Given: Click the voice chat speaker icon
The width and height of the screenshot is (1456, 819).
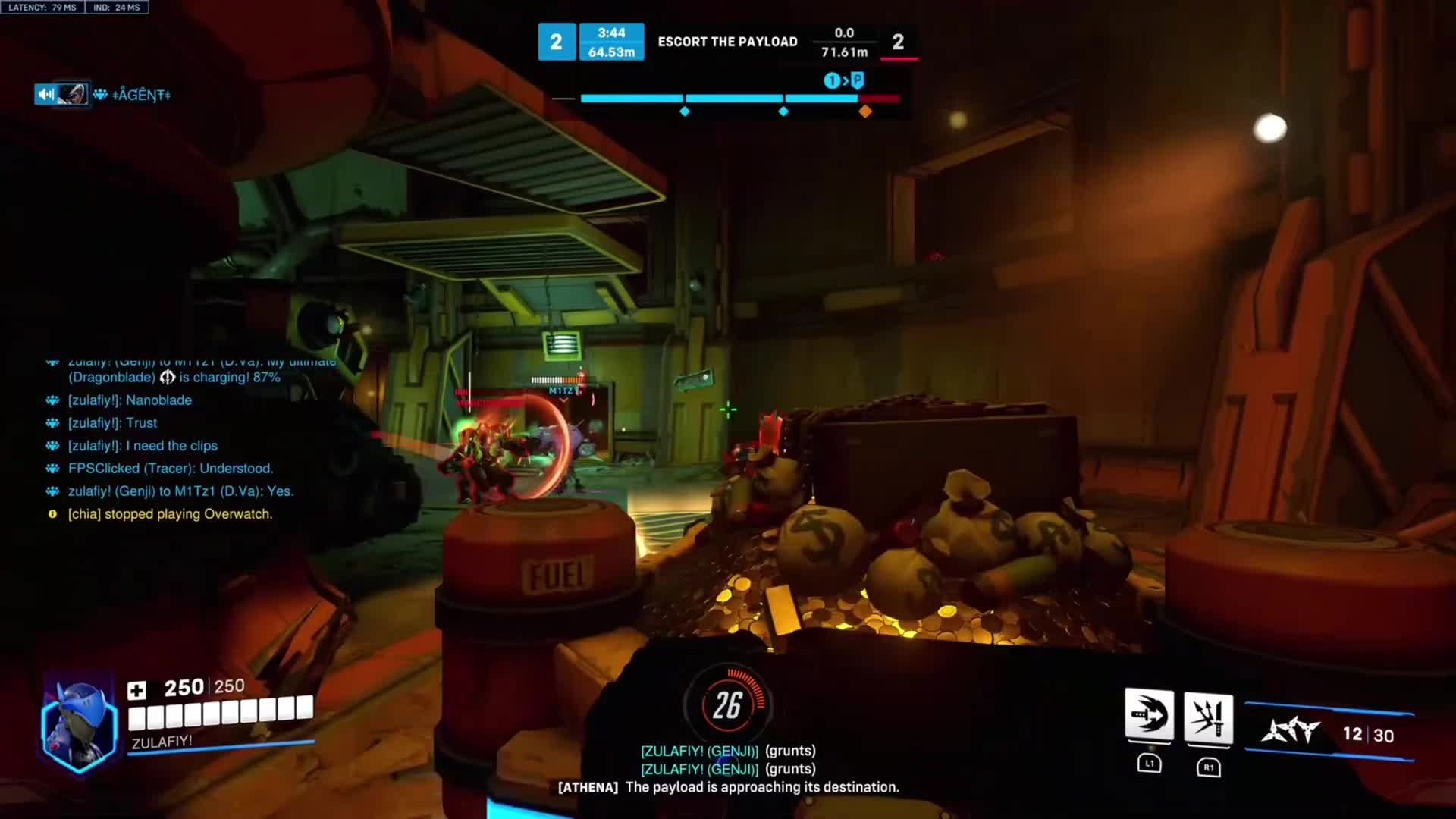Looking at the screenshot, I should pyautogui.click(x=45, y=94).
